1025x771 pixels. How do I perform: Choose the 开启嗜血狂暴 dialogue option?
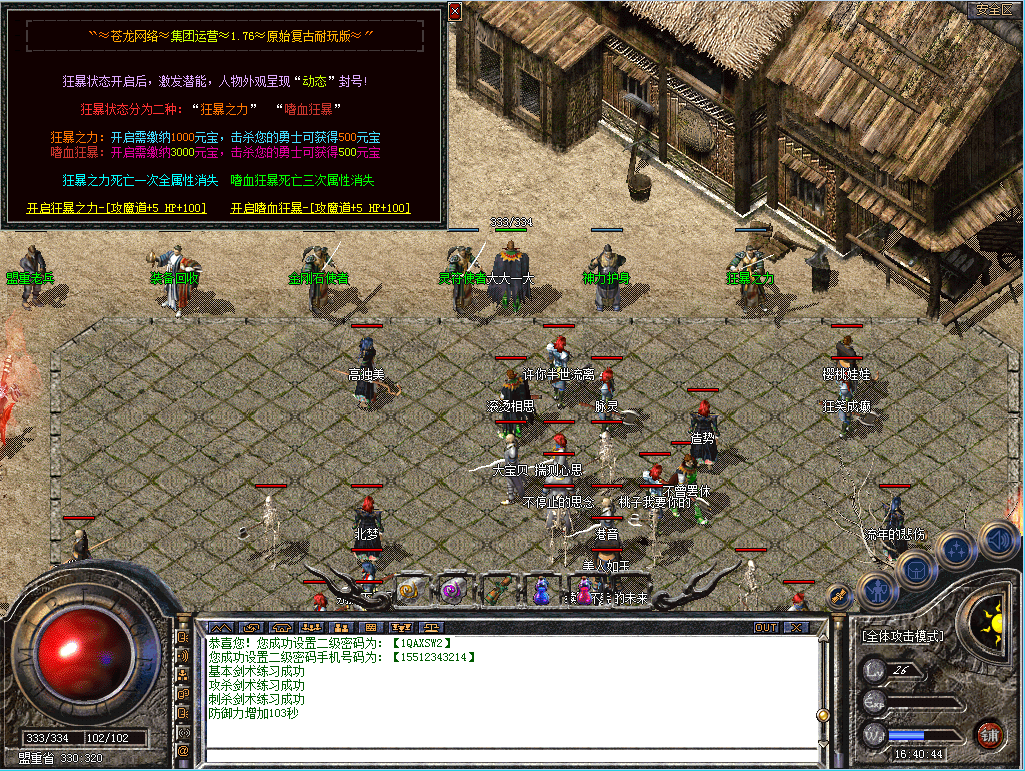pyautogui.click(x=320, y=208)
